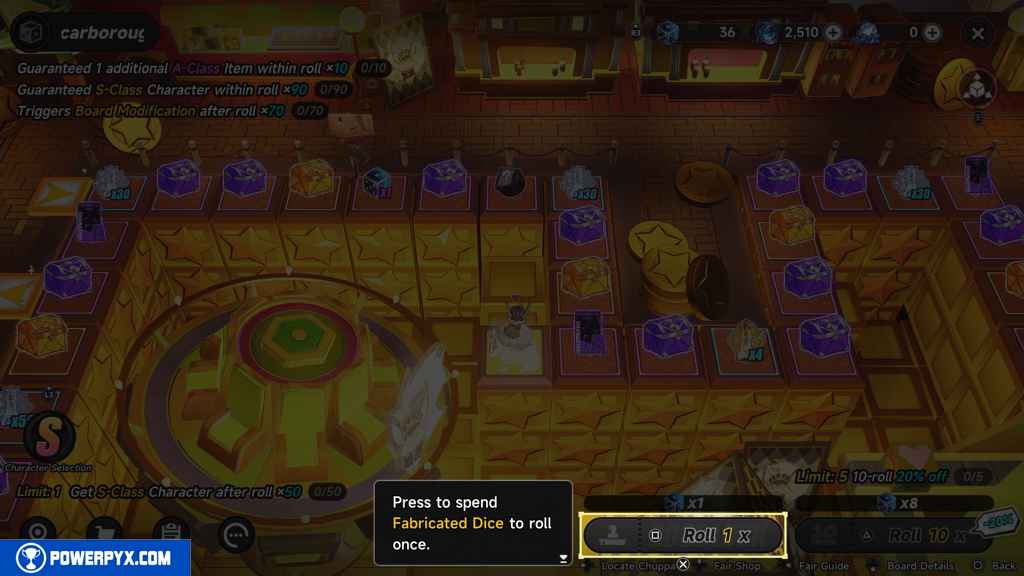Open the location pin icon
This screenshot has height=576, width=1024.
(40, 533)
